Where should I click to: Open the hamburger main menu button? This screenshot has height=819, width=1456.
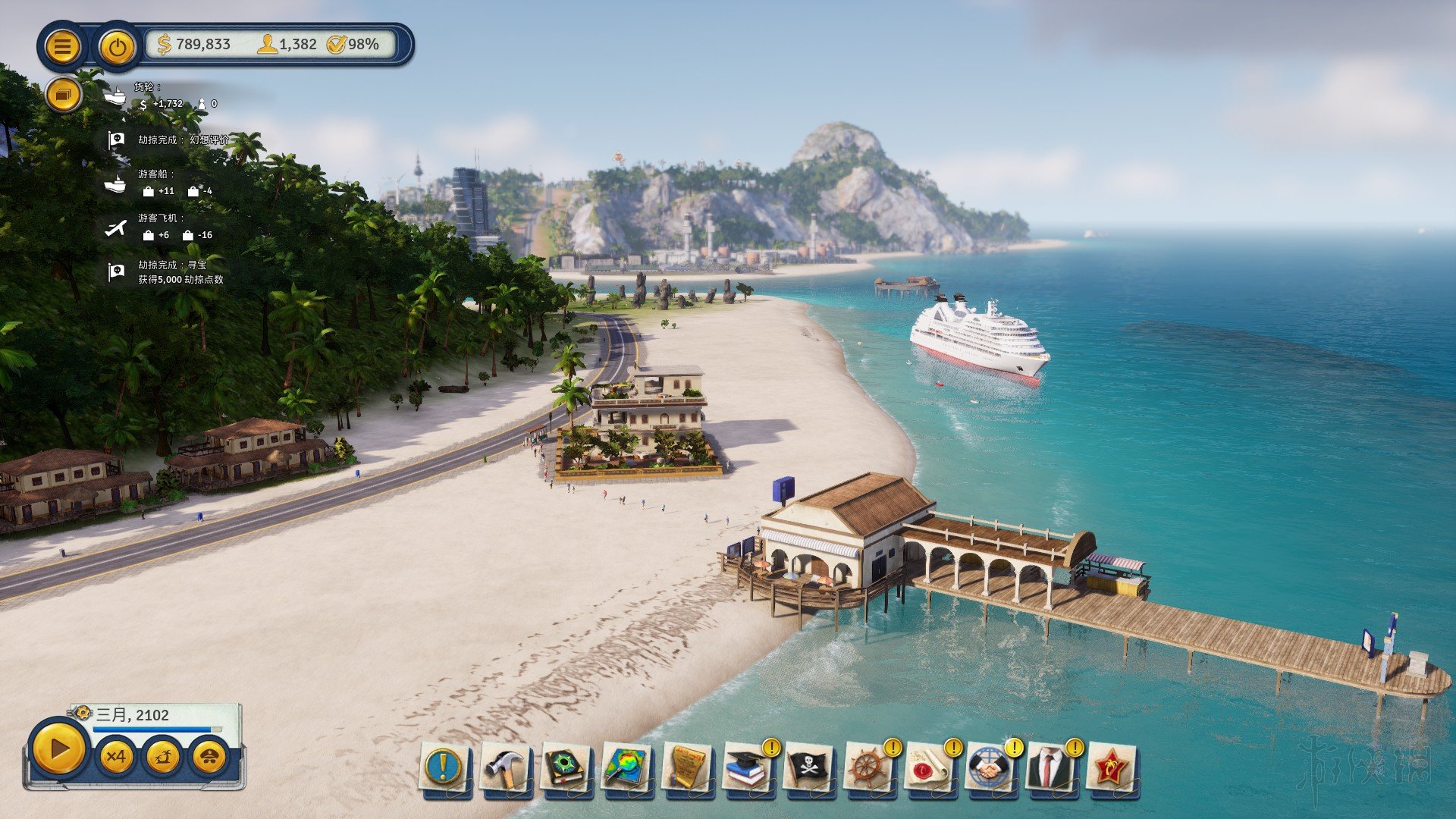tap(62, 47)
